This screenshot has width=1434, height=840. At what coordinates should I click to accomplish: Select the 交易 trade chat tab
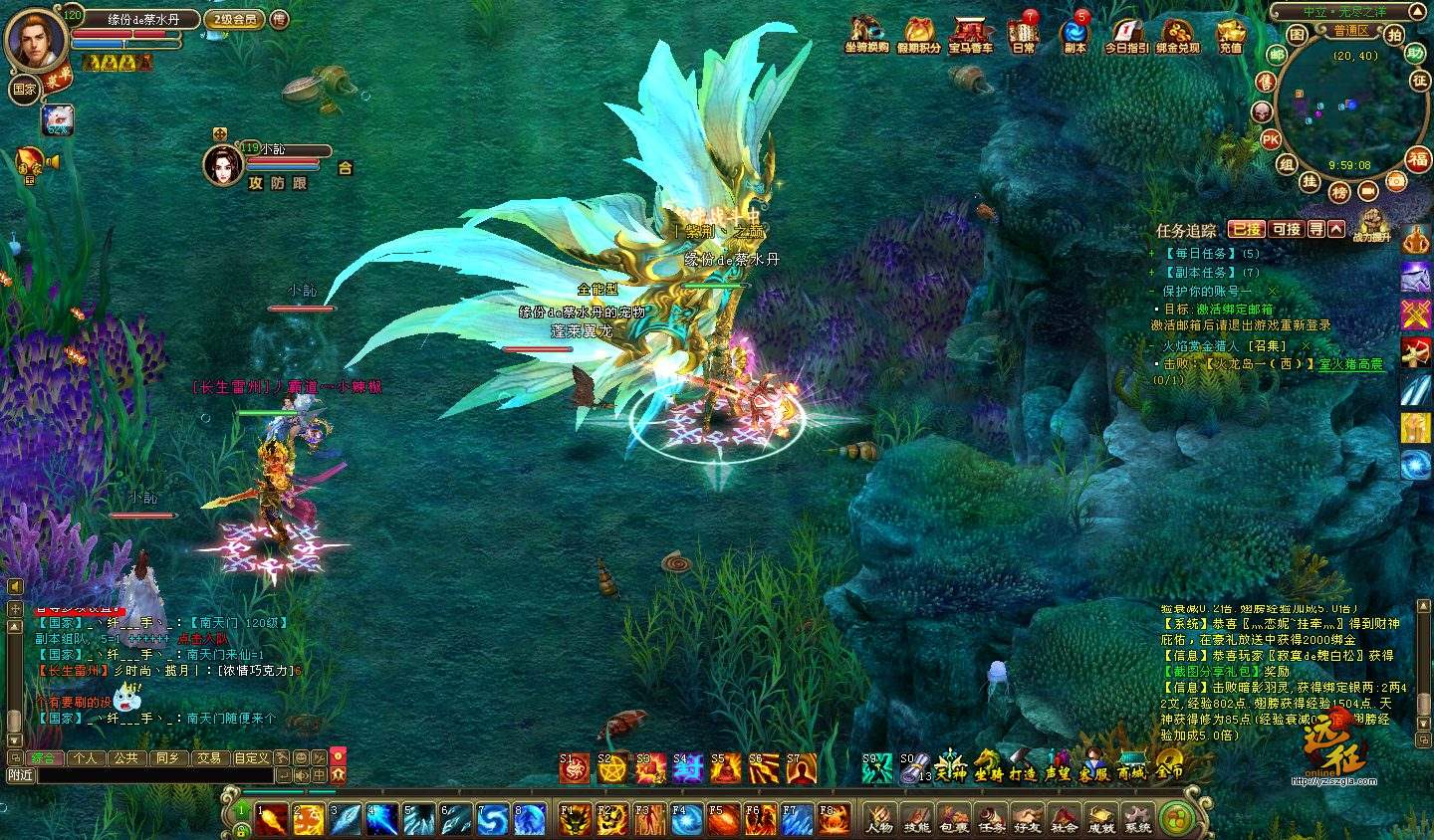click(x=208, y=757)
